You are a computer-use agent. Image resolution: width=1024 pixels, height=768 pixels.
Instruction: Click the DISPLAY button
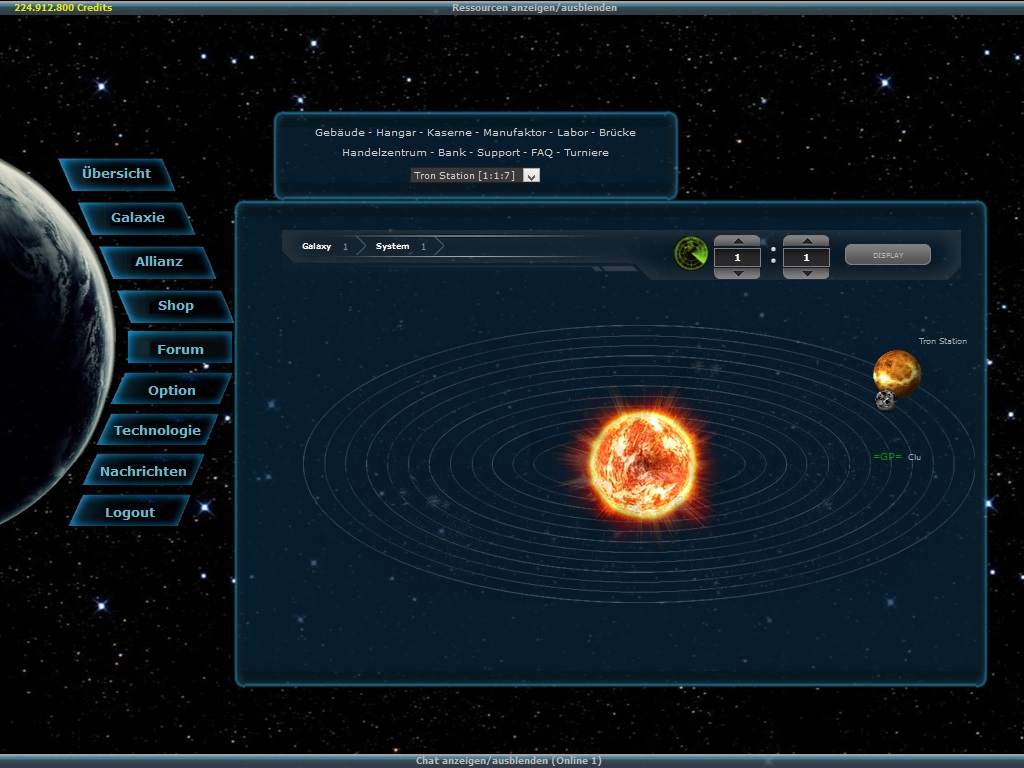click(x=888, y=255)
